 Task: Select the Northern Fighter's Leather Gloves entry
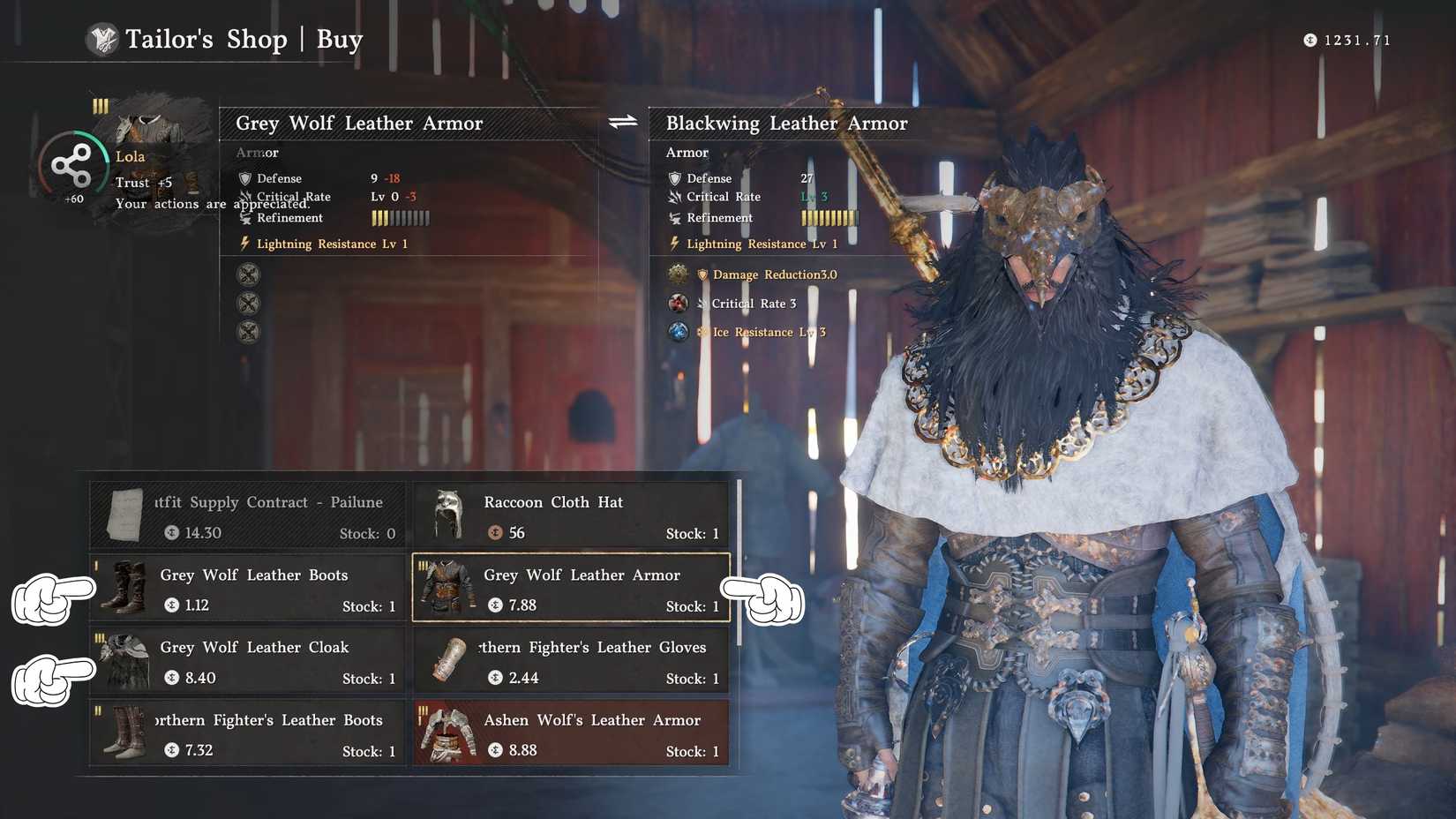[x=571, y=659]
